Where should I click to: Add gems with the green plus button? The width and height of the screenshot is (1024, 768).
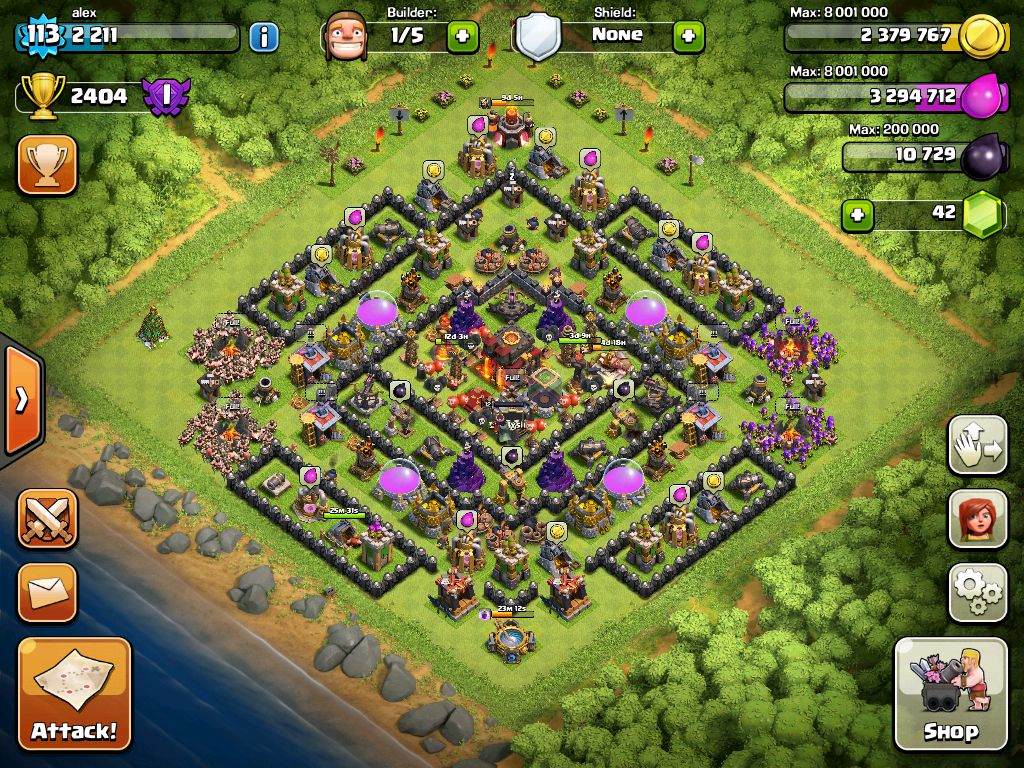click(855, 214)
